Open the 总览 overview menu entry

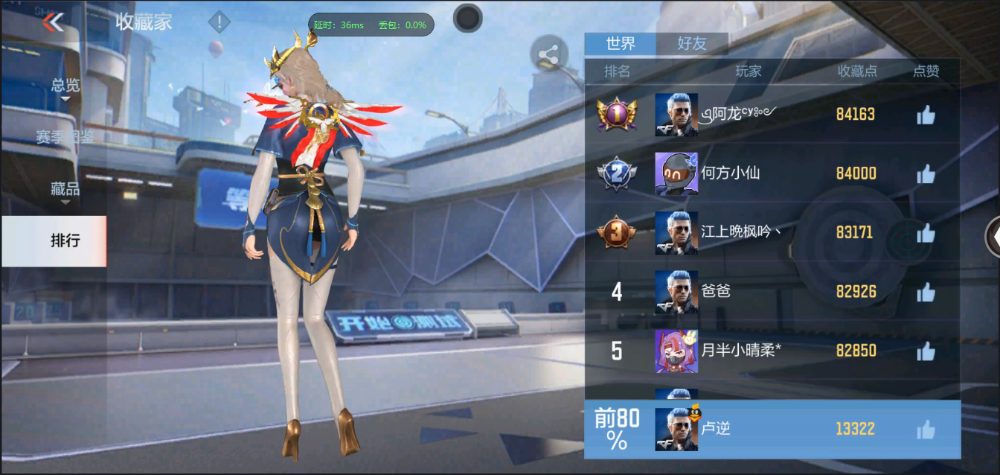point(66,86)
